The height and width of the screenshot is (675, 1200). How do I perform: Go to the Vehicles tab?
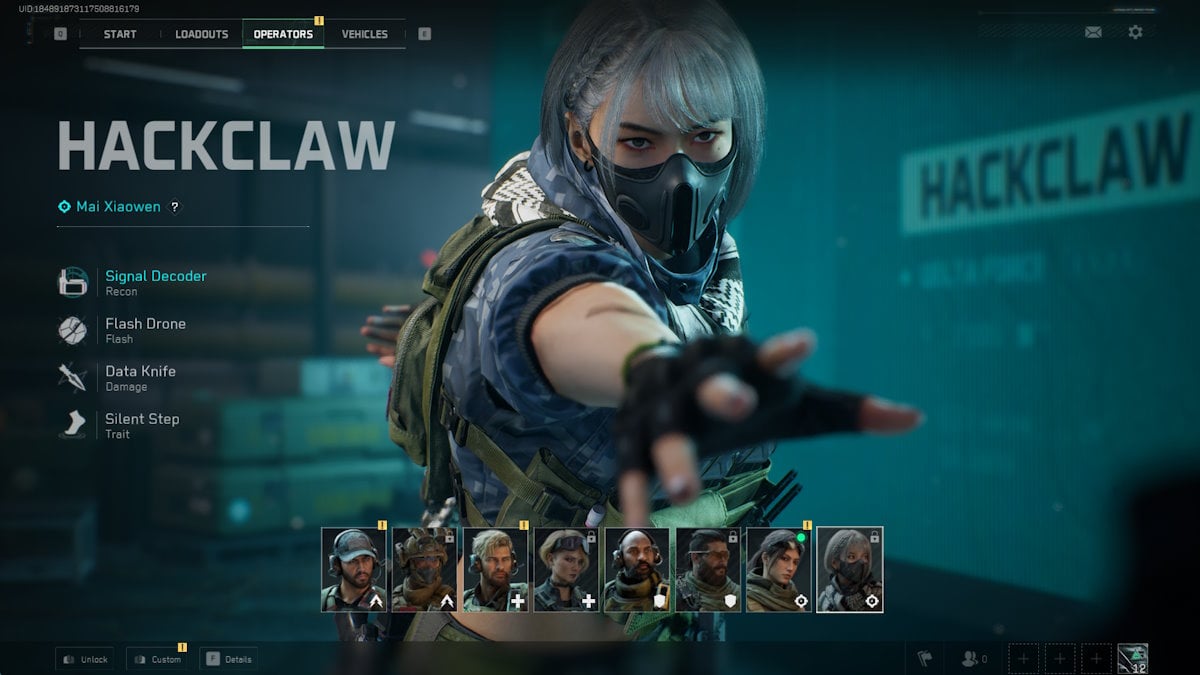(364, 34)
